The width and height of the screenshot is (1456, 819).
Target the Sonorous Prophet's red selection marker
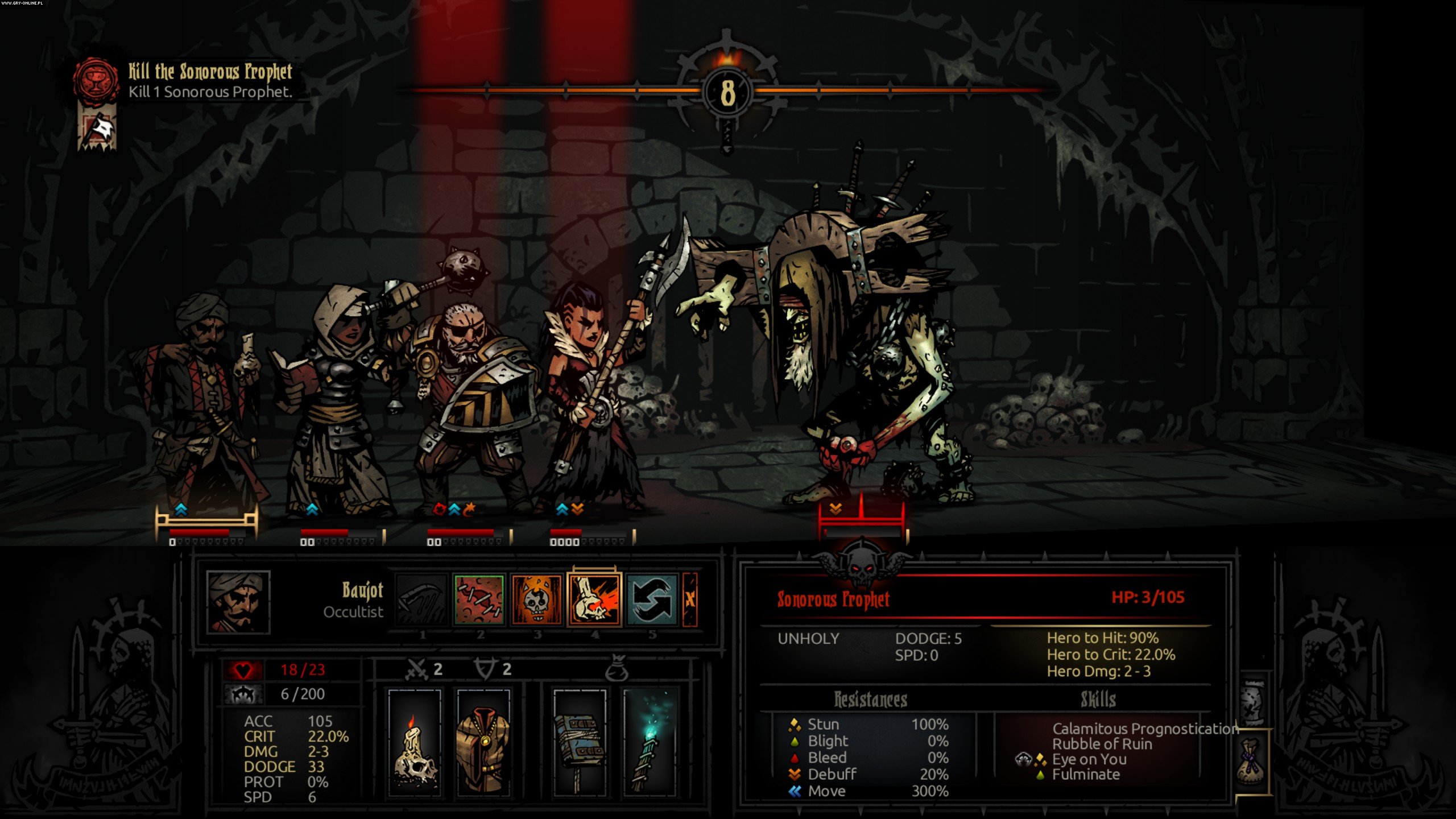[861, 519]
